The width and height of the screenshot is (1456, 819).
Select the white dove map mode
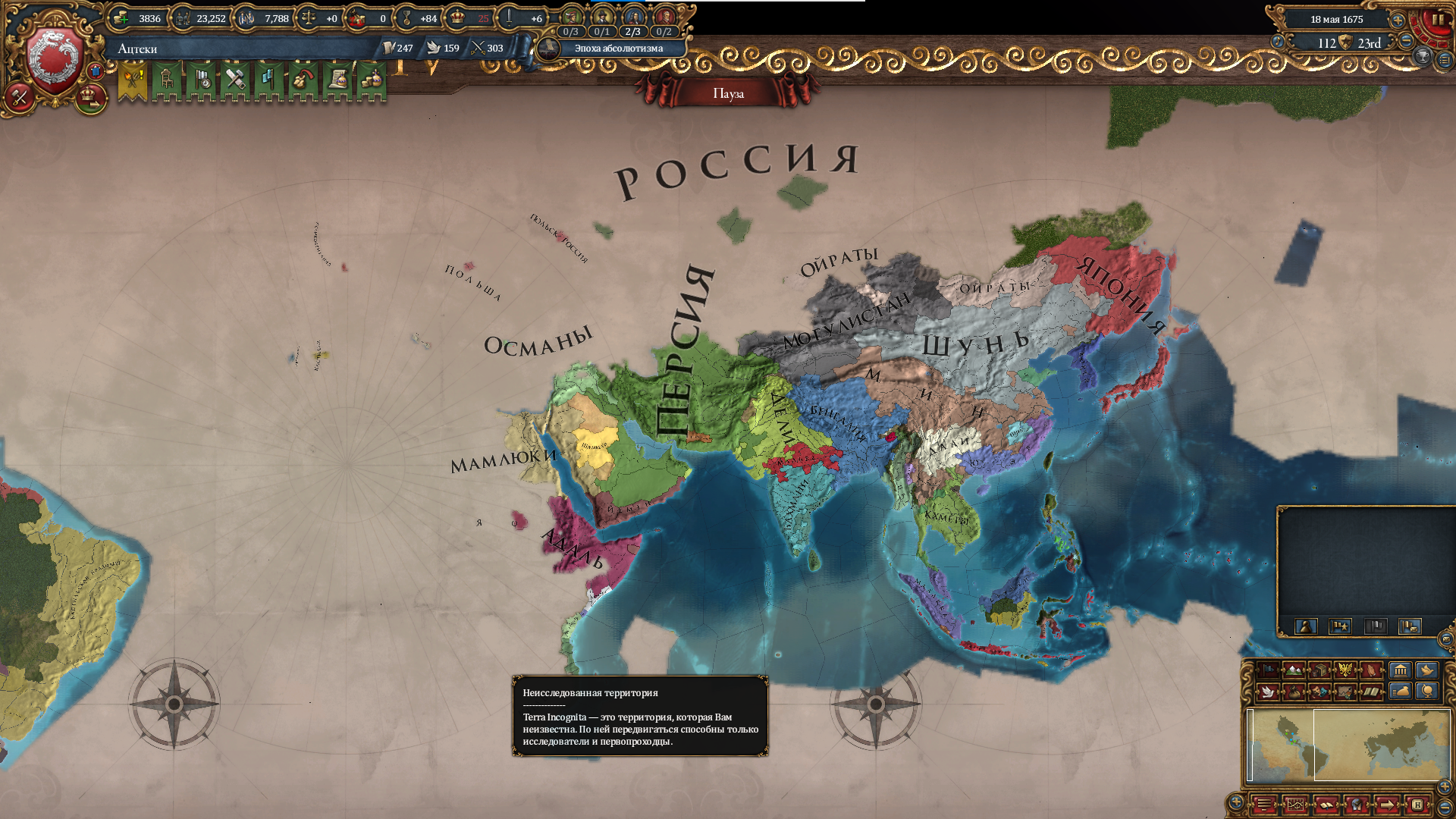point(1268,692)
